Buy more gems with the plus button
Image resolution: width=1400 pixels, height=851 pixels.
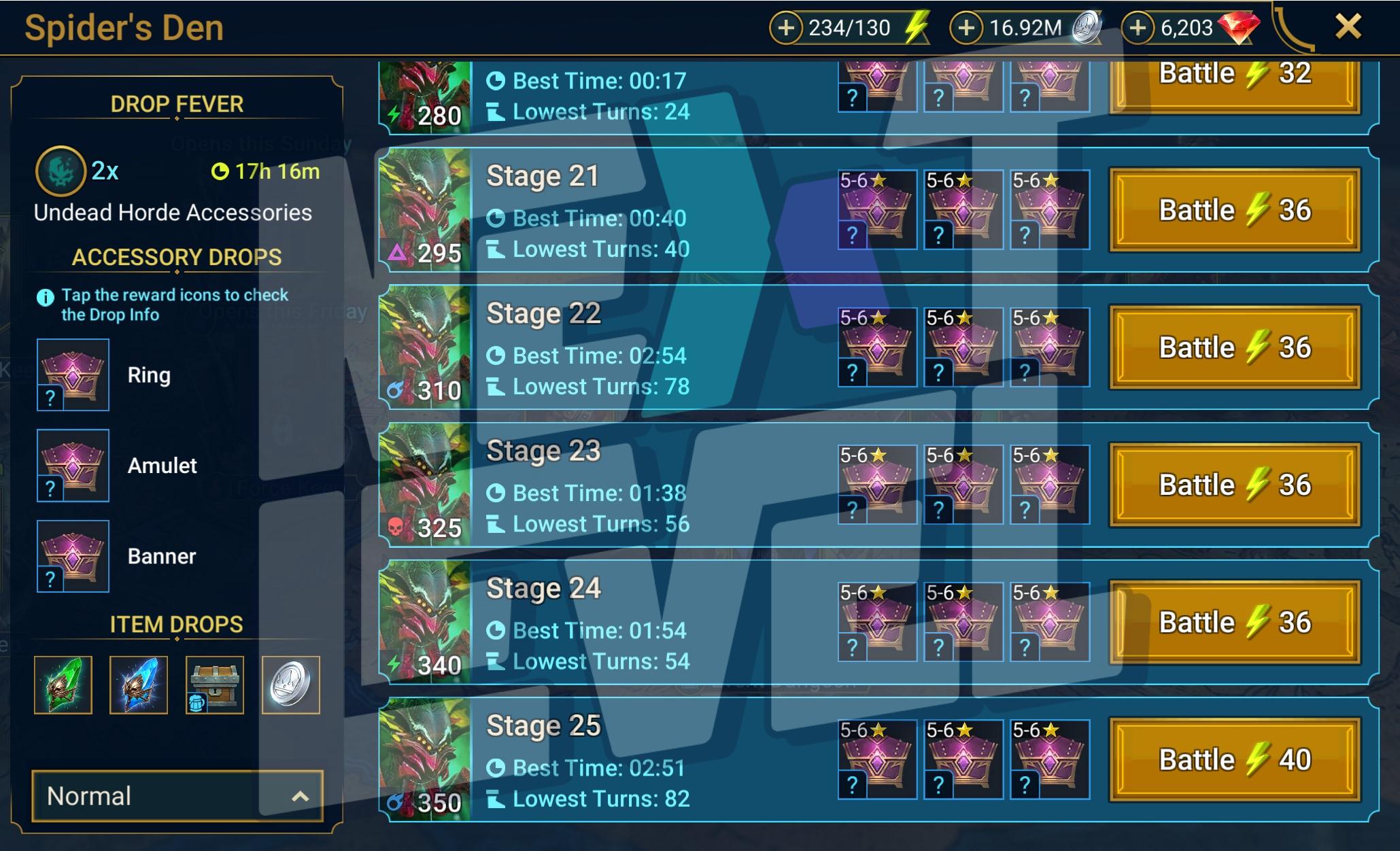1138,28
